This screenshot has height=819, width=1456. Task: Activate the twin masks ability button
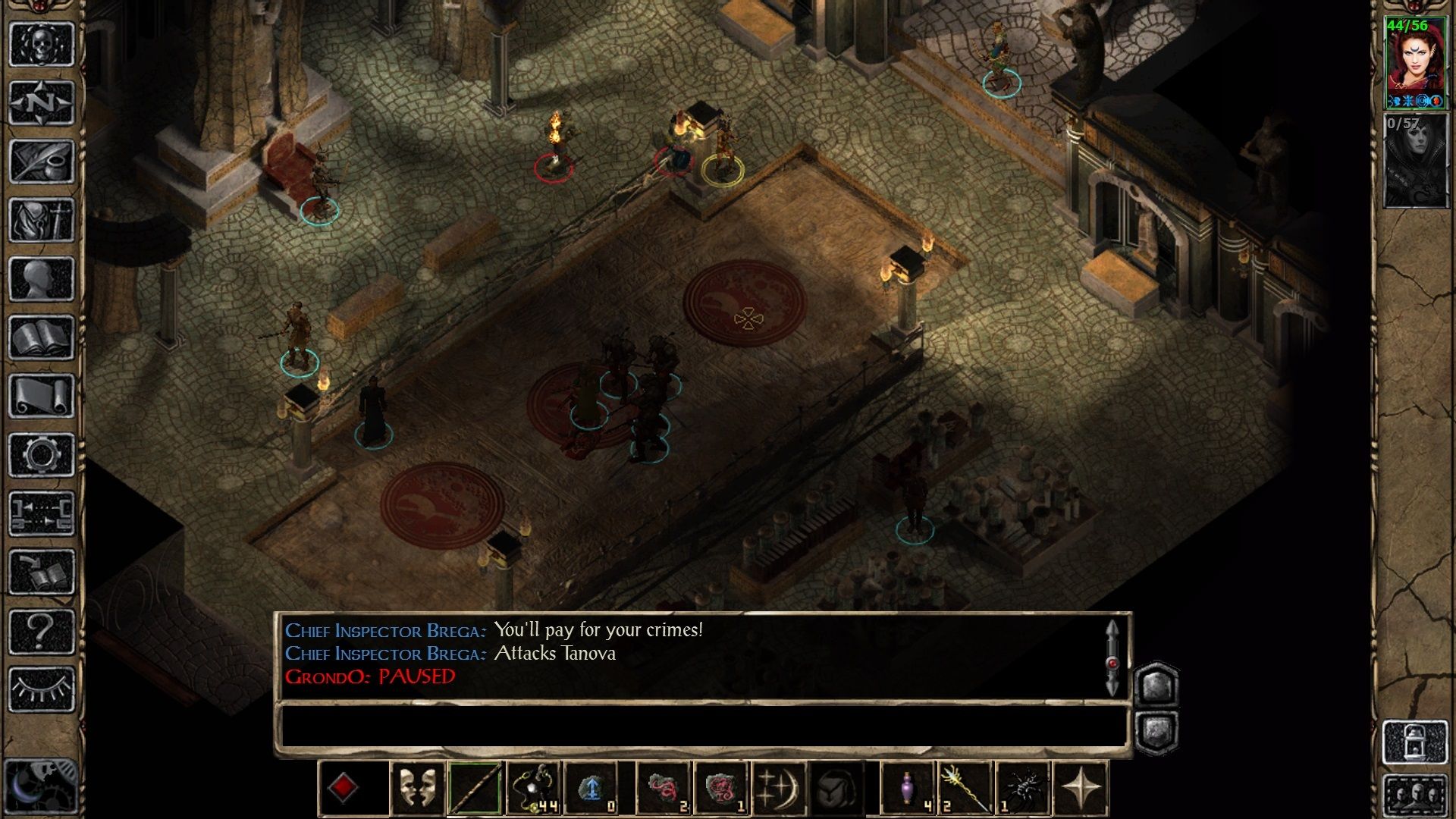click(x=417, y=789)
